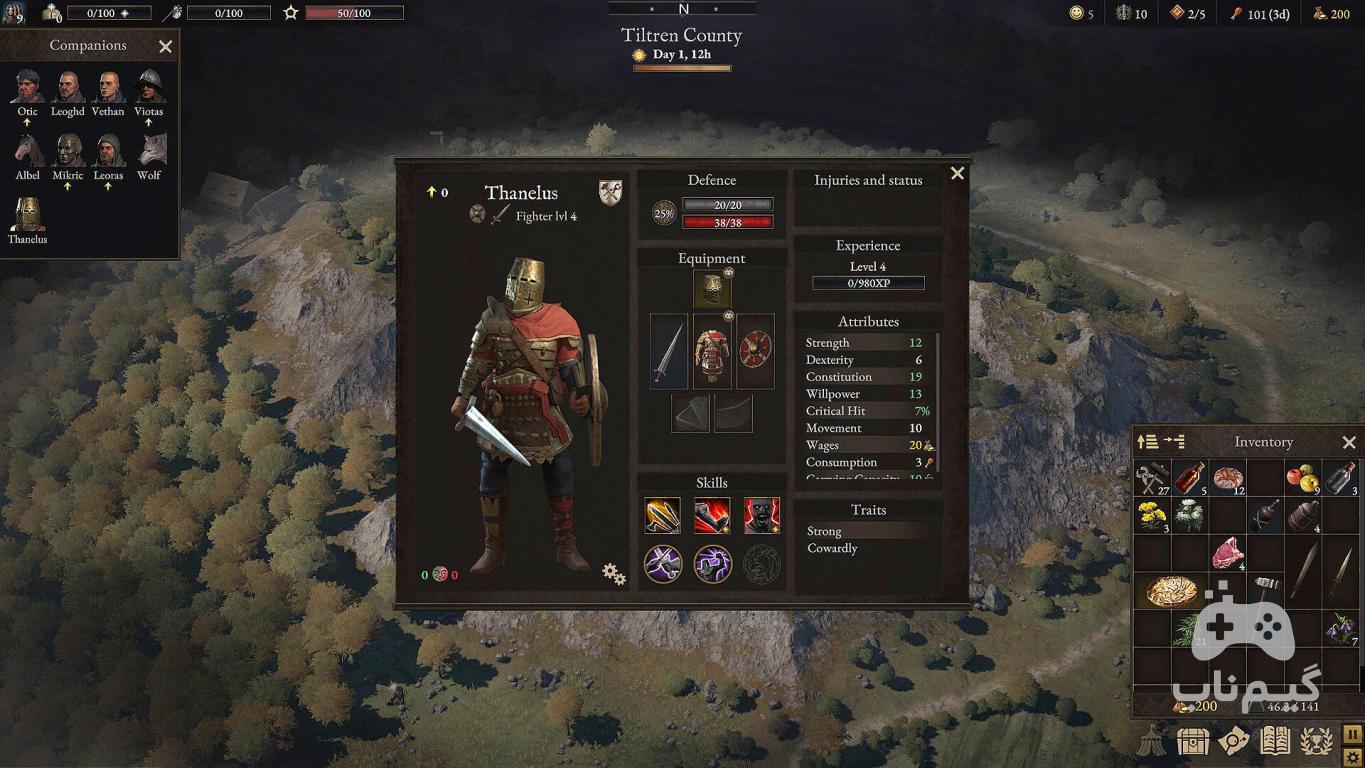
Task: Select the Wolf companion portrait
Action: click(149, 151)
